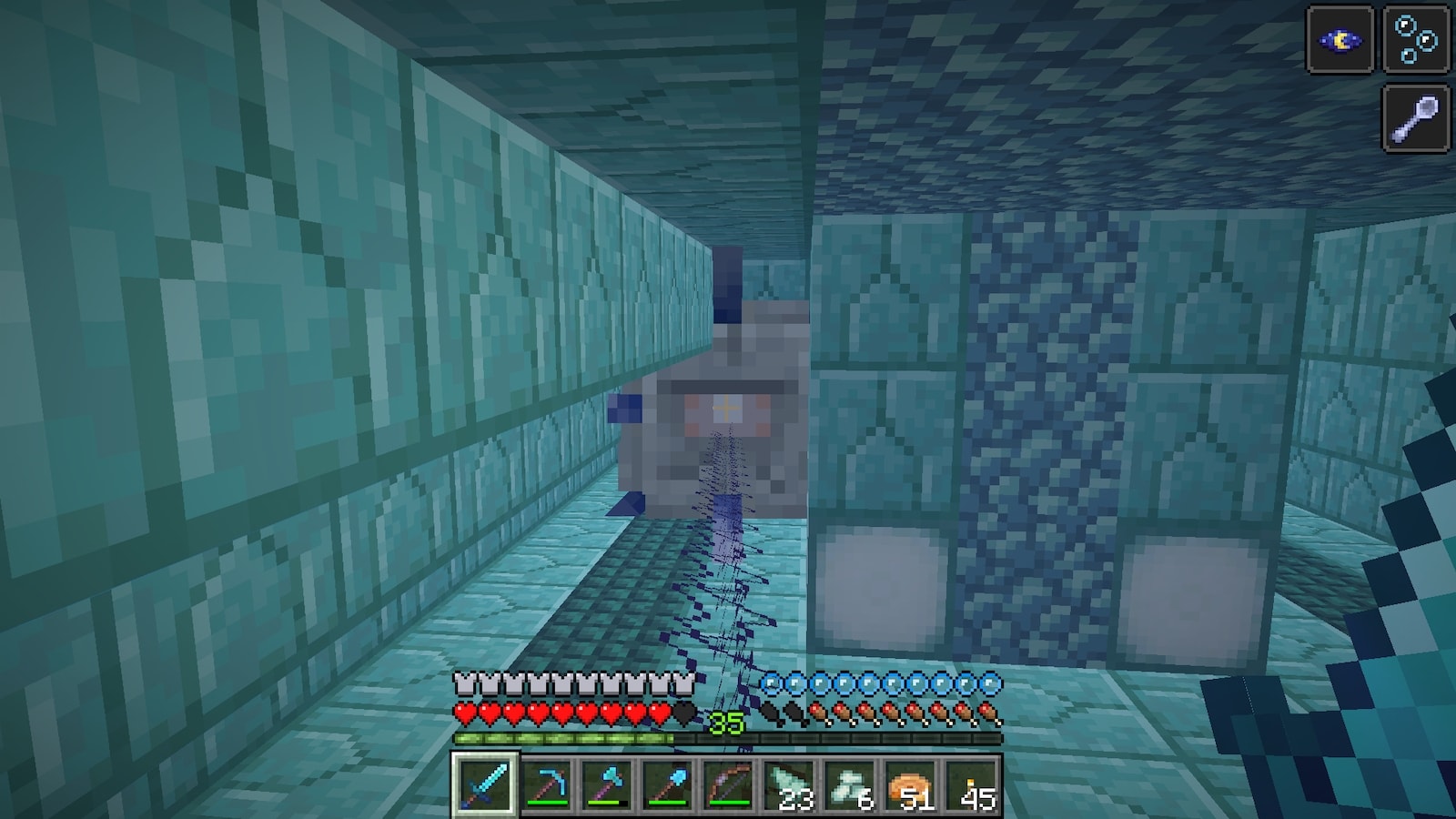Pick the 6 prismarine crystals slot
This screenshot has height=819, width=1456.
(x=850, y=784)
